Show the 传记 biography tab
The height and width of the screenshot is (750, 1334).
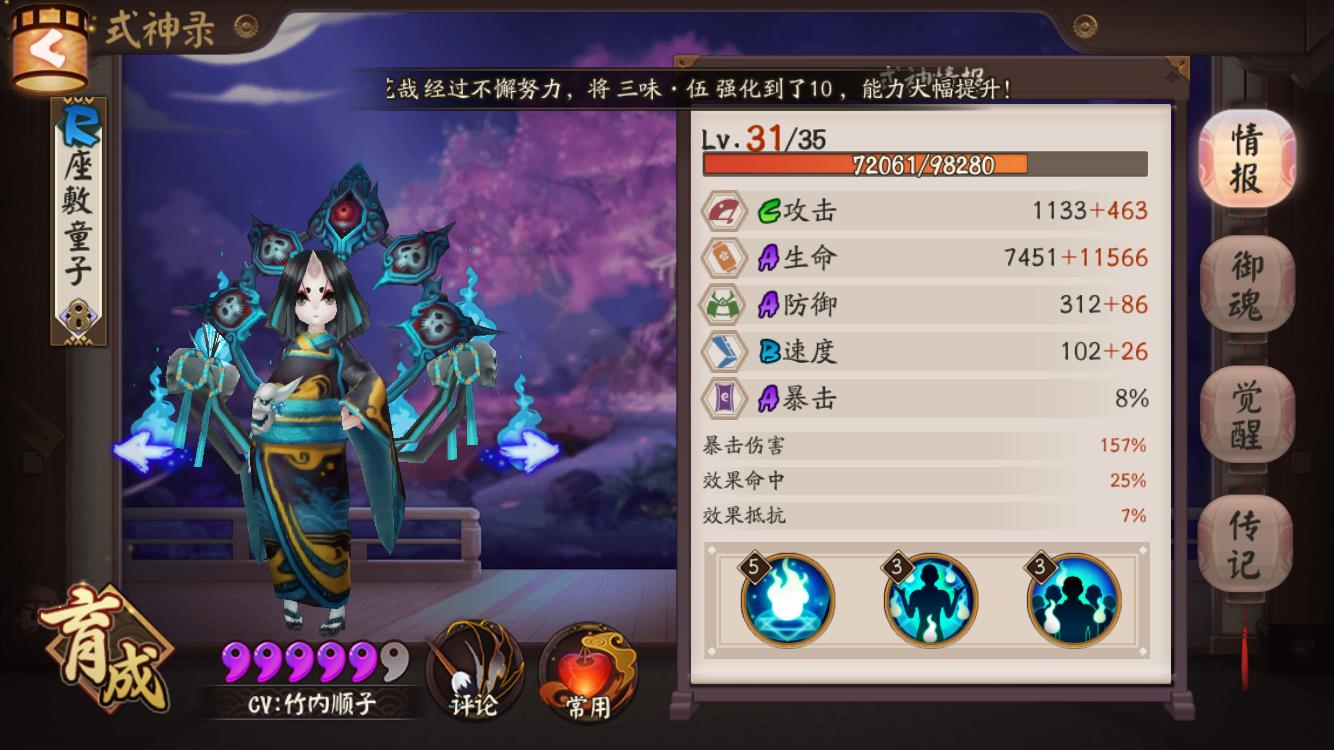click(x=1245, y=543)
